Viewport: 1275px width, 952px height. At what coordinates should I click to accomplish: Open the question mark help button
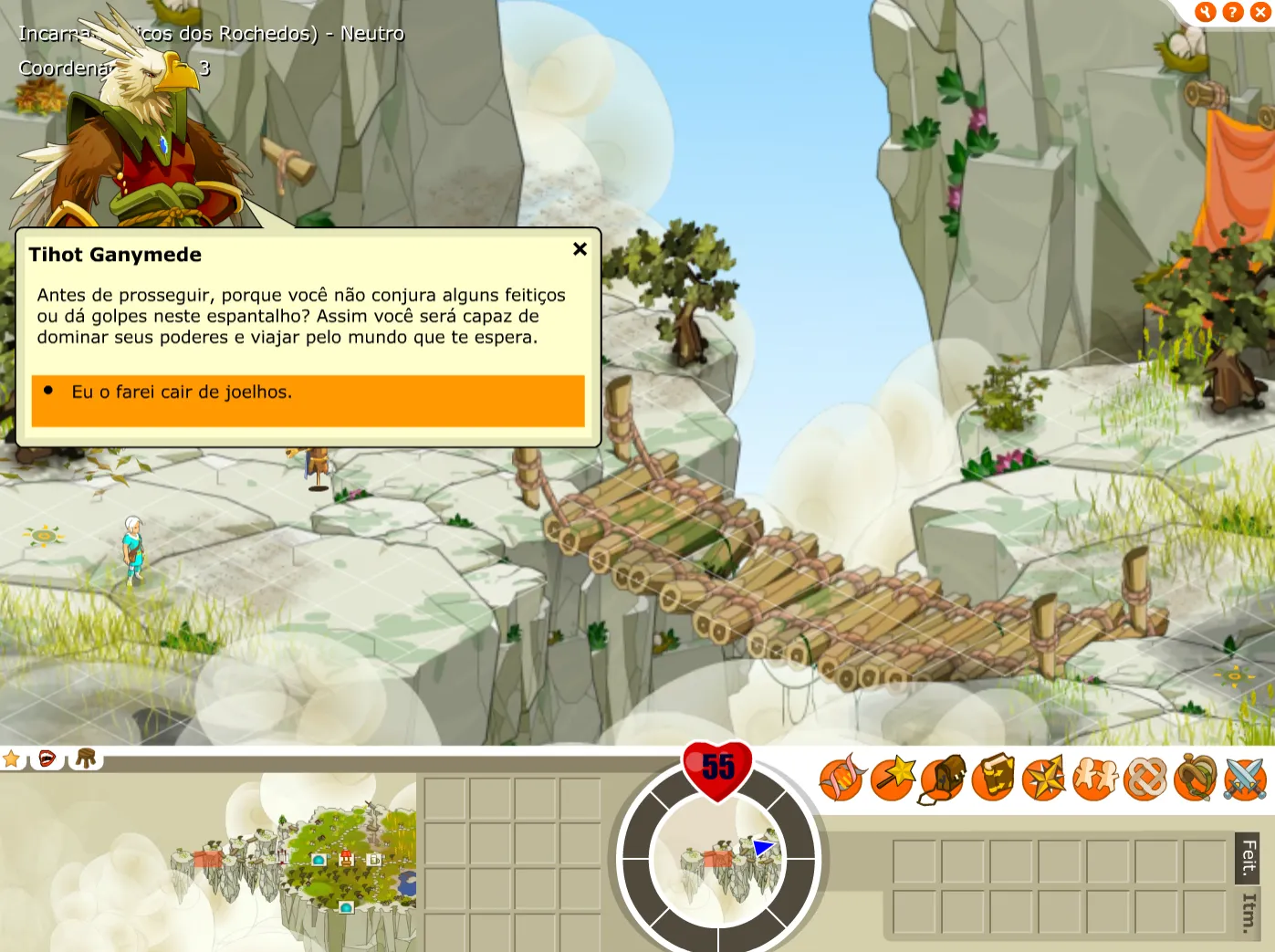[1232, 12]
